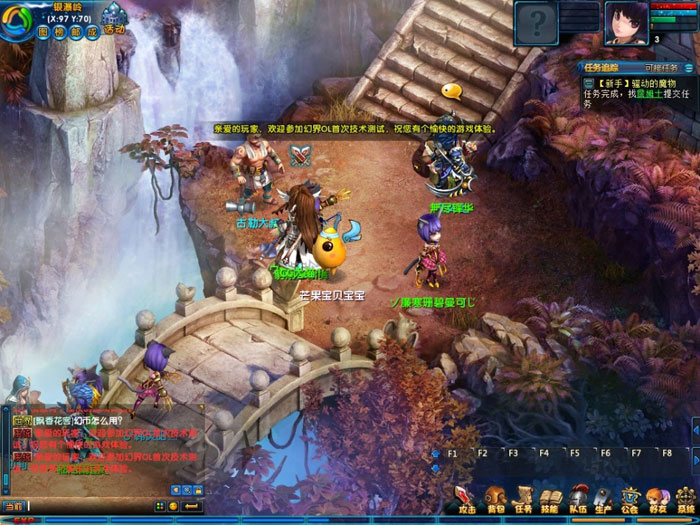Click the 当前 chat channel button
Screen dimensions: 700x525
(12, 506)
